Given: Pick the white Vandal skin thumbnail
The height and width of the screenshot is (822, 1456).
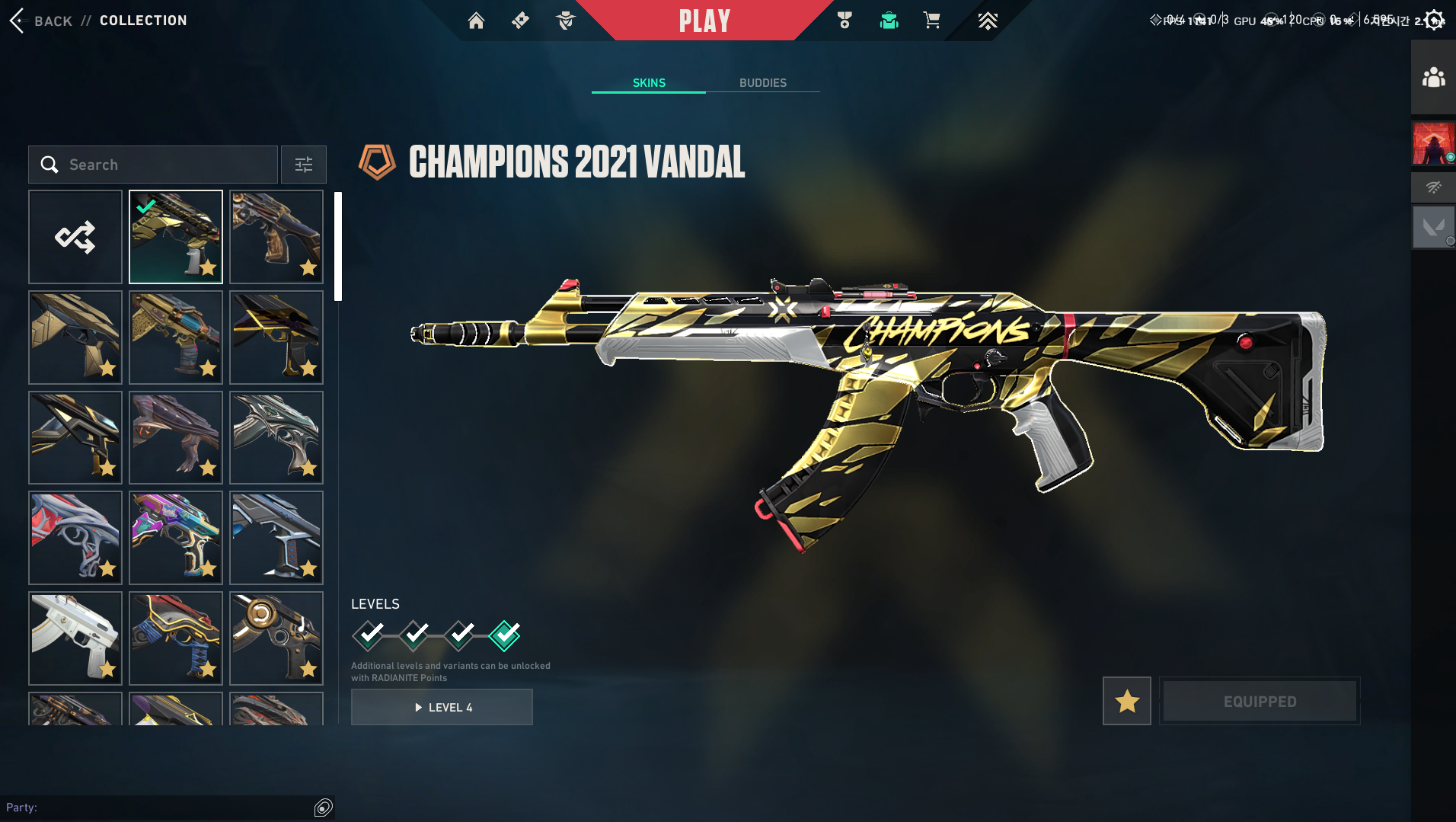Looking at the screenshot, I should coord(75,638).
